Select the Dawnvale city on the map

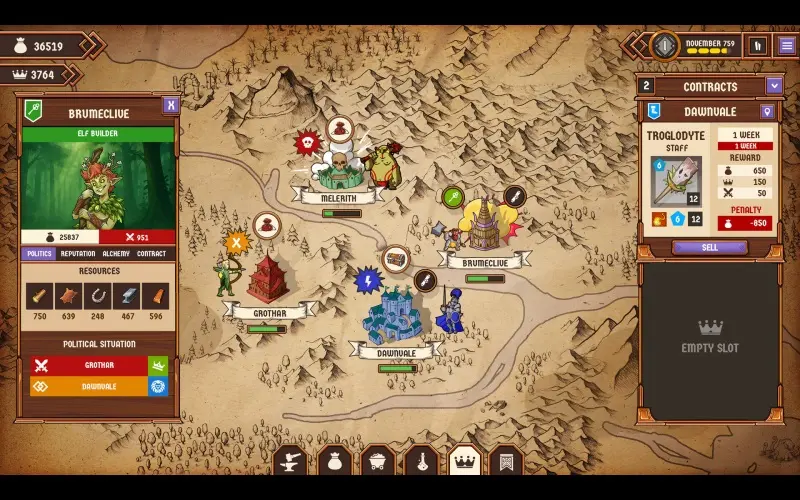coord(395,320)
